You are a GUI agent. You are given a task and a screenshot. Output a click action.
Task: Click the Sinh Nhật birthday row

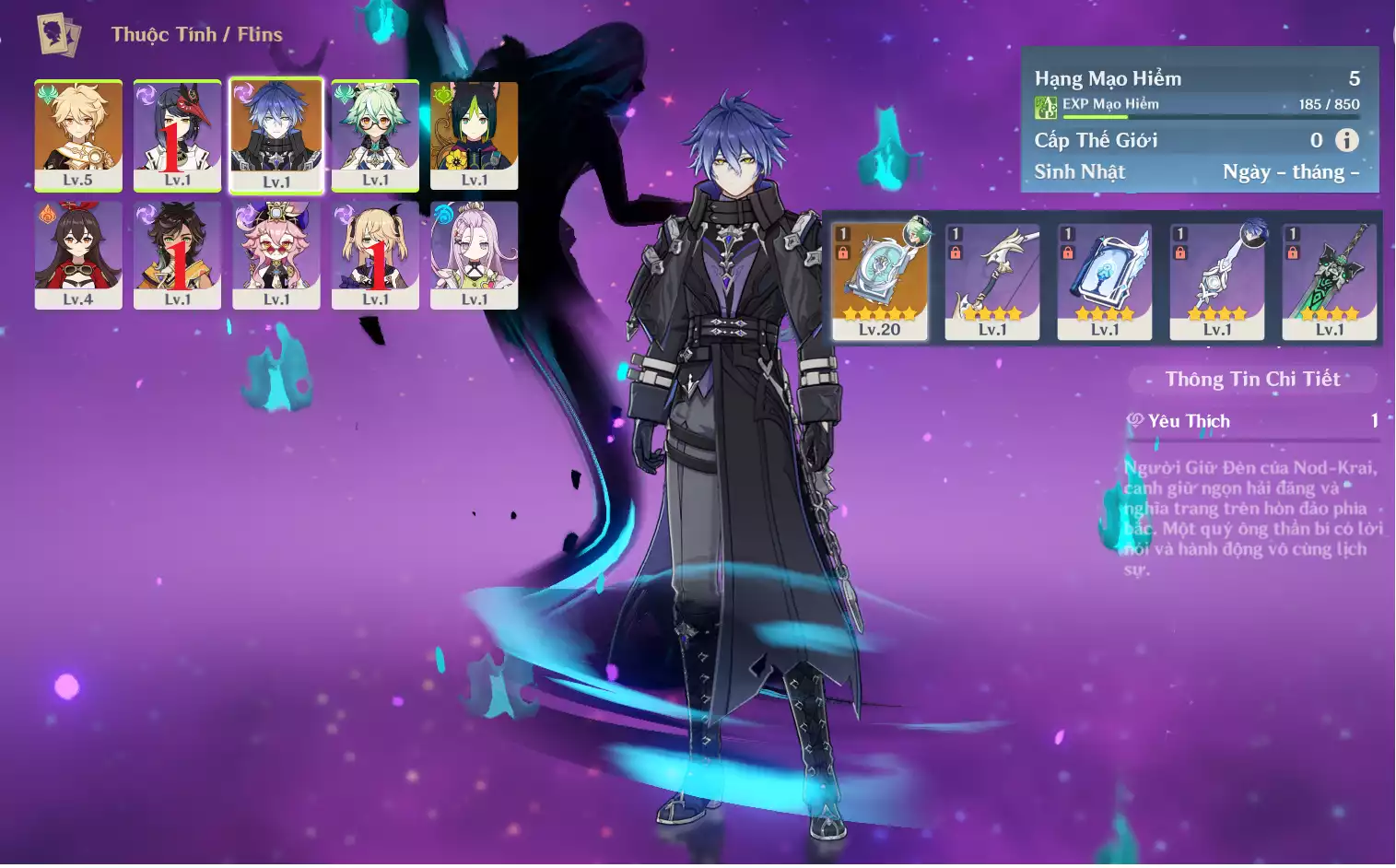[1197, 172]
